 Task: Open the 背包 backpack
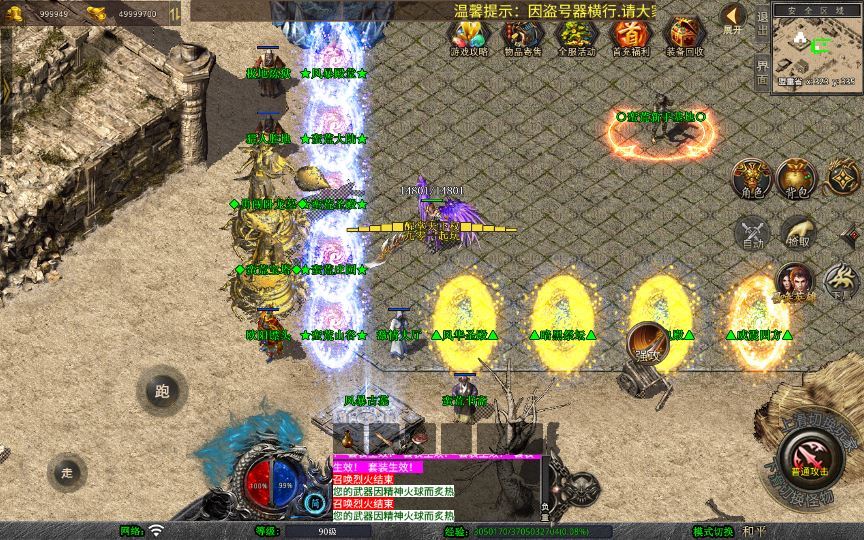pyautogui.click(x=796, y=178)
